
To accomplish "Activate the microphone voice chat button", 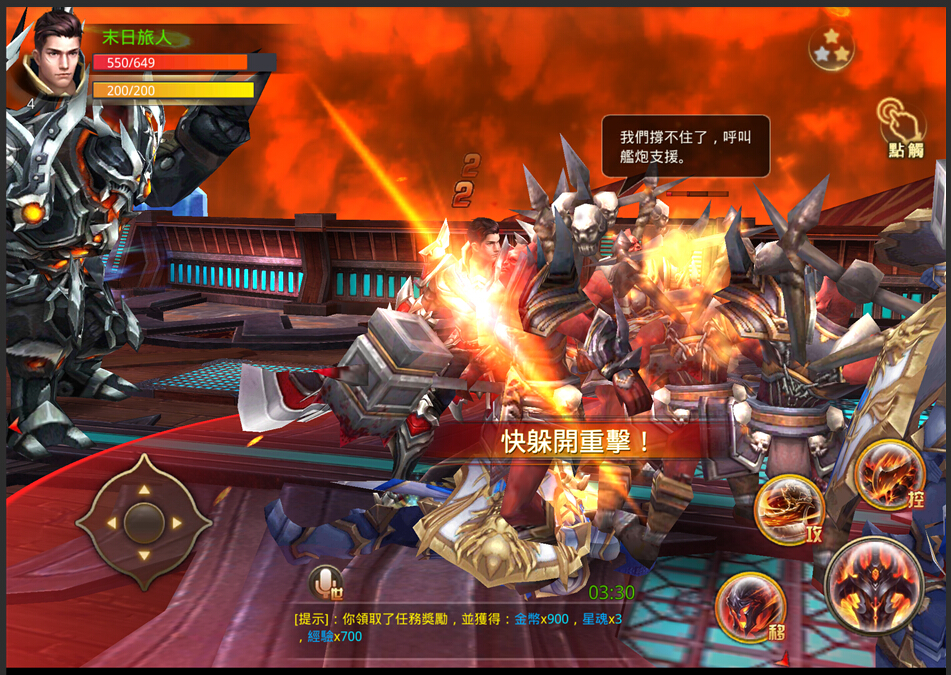I will point(324,581).
